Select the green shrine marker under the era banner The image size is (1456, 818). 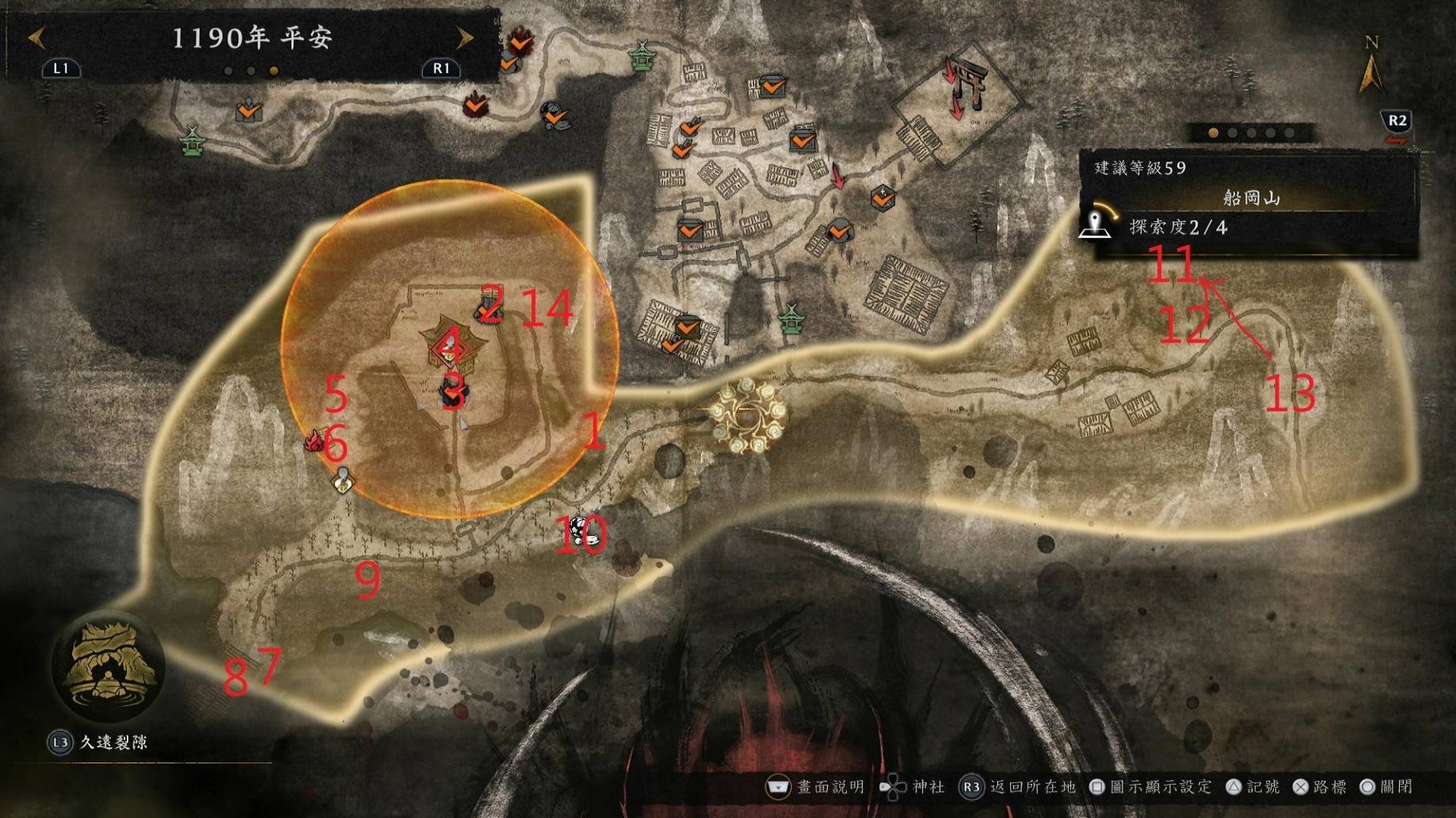[192, 141]
